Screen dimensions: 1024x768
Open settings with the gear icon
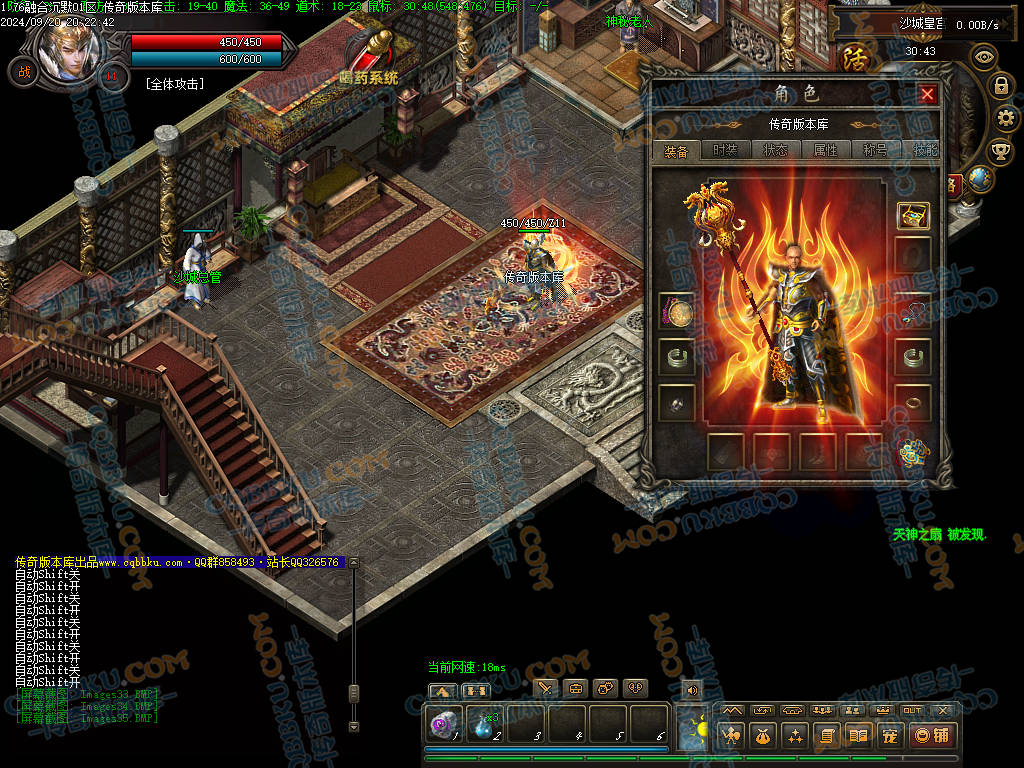coord(1006,118)
